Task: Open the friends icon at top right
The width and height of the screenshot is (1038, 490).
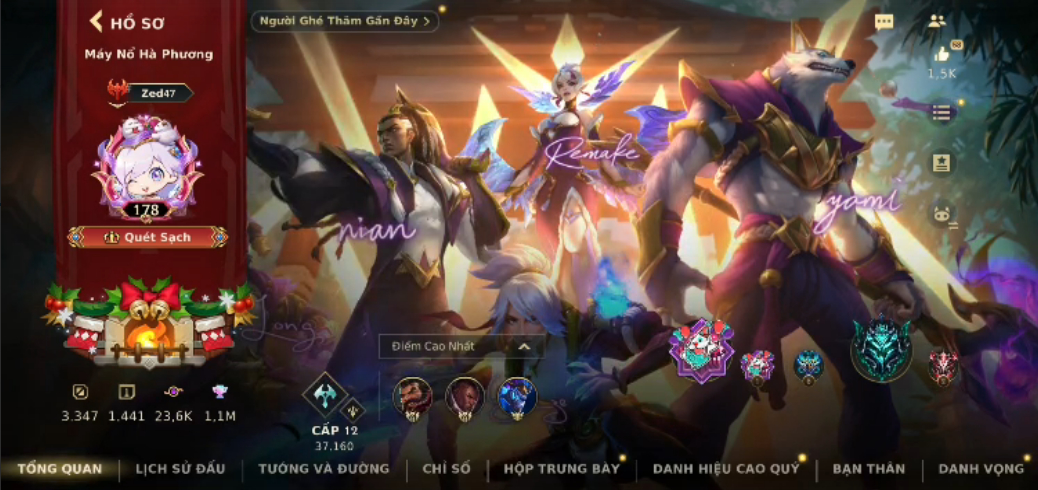Action: point(937,21)
